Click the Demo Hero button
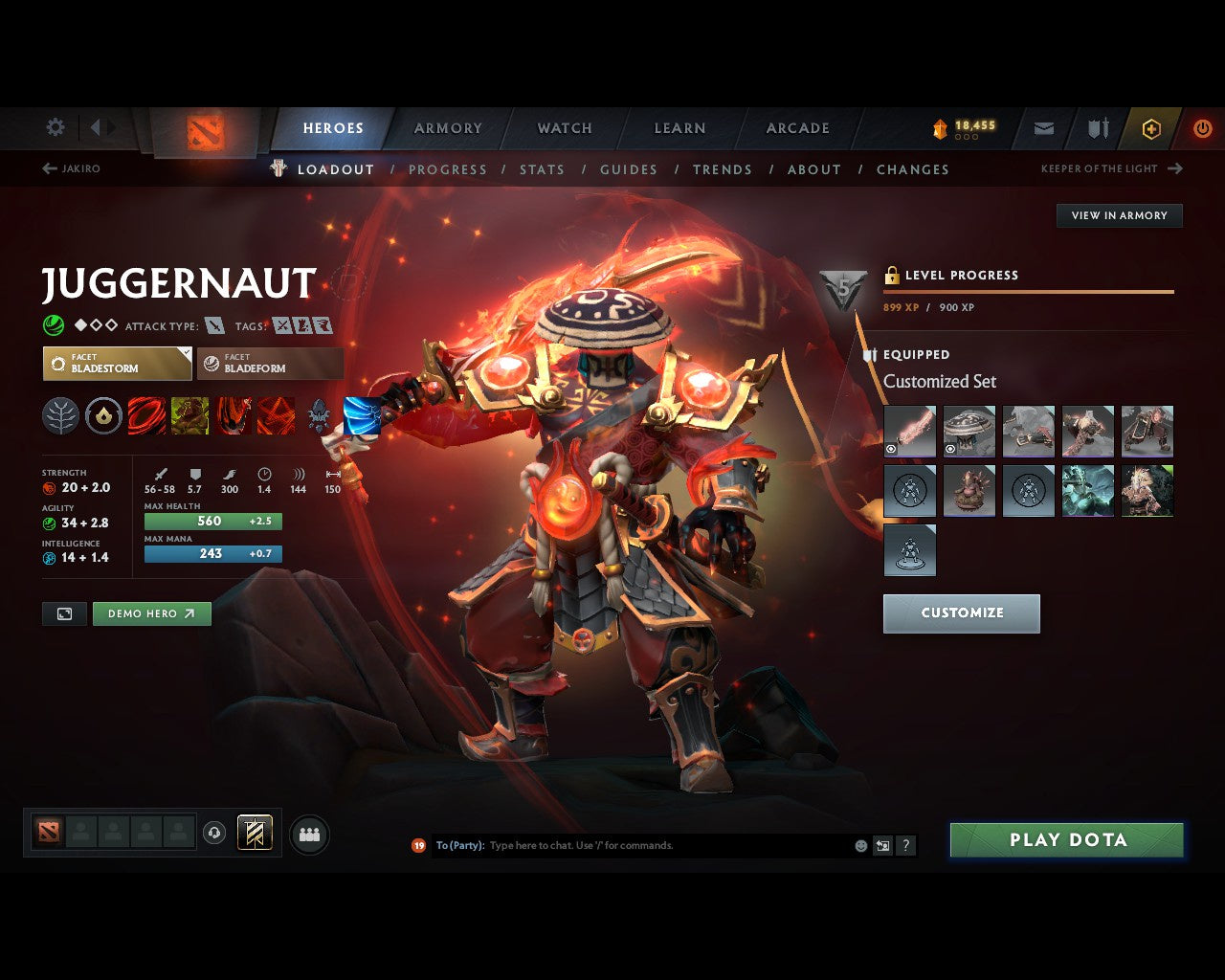The width and height of the screenshot is (1225, 980). coord(151,613)
